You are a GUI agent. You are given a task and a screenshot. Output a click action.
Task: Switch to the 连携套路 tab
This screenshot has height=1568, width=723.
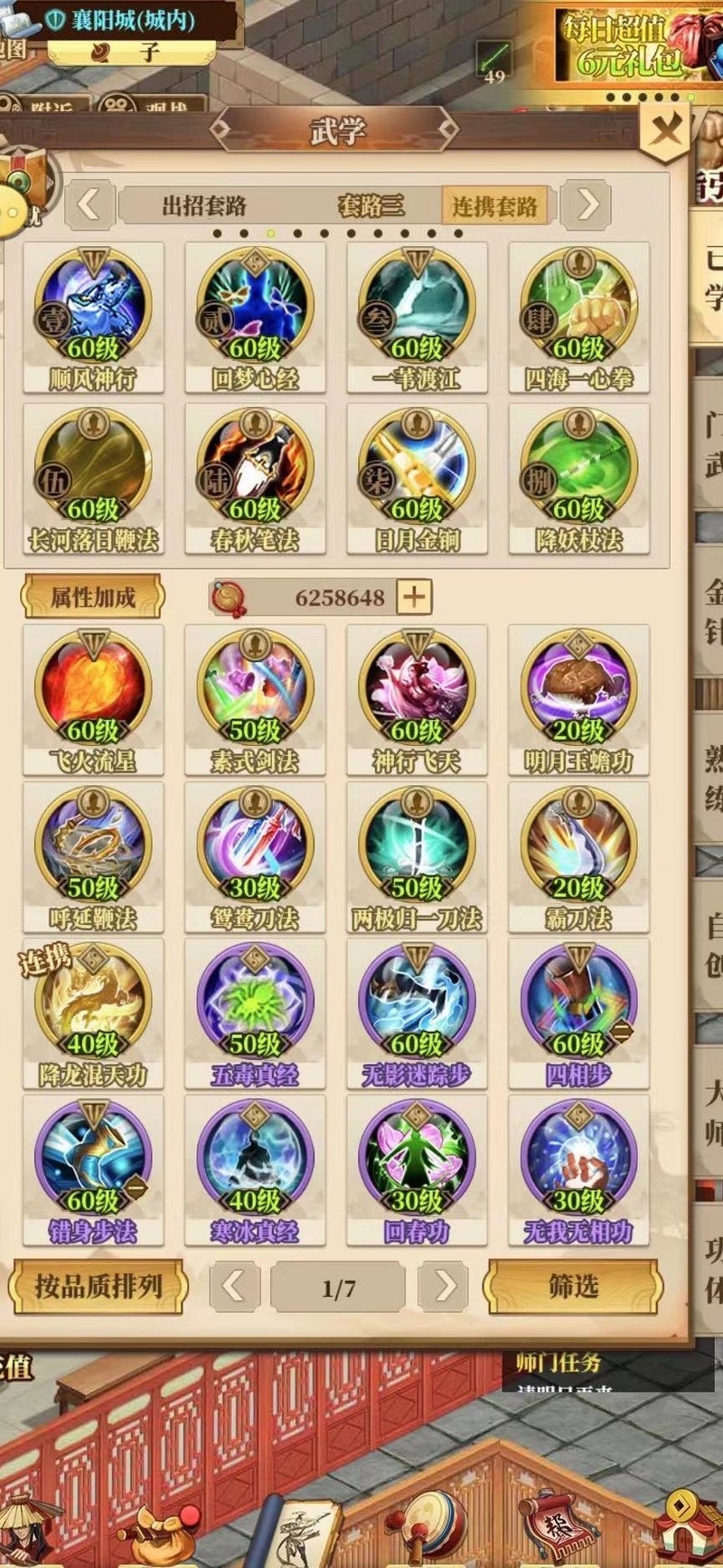pos(494,205)
